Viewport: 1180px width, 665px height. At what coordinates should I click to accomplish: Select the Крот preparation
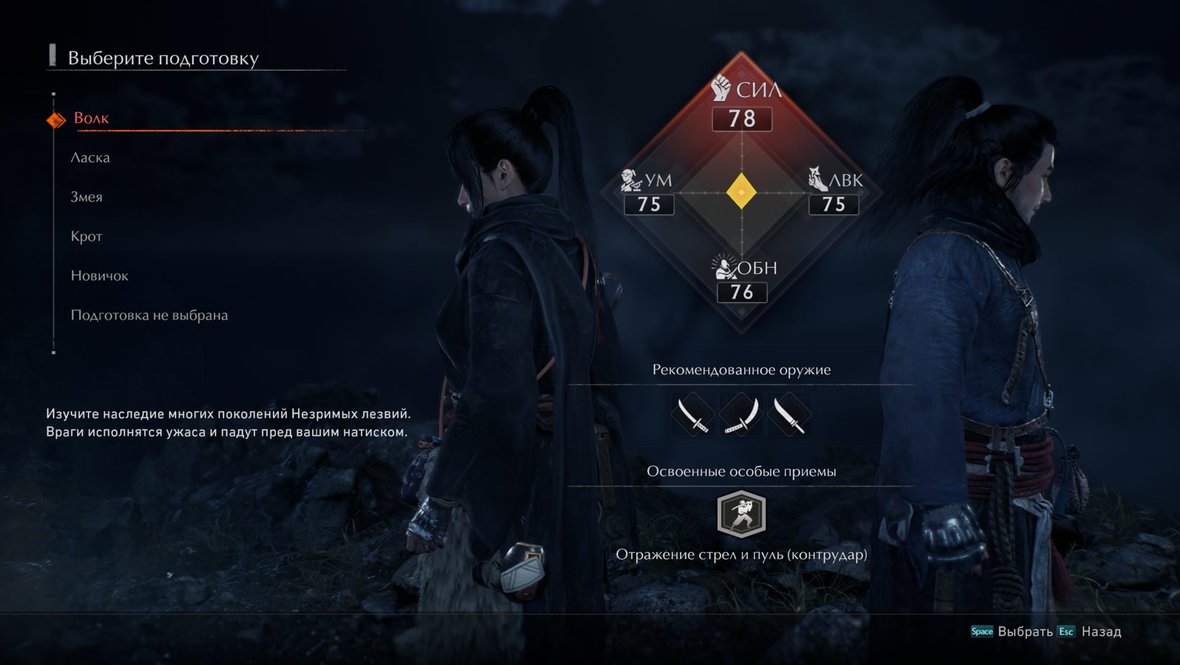pos(86,237)
